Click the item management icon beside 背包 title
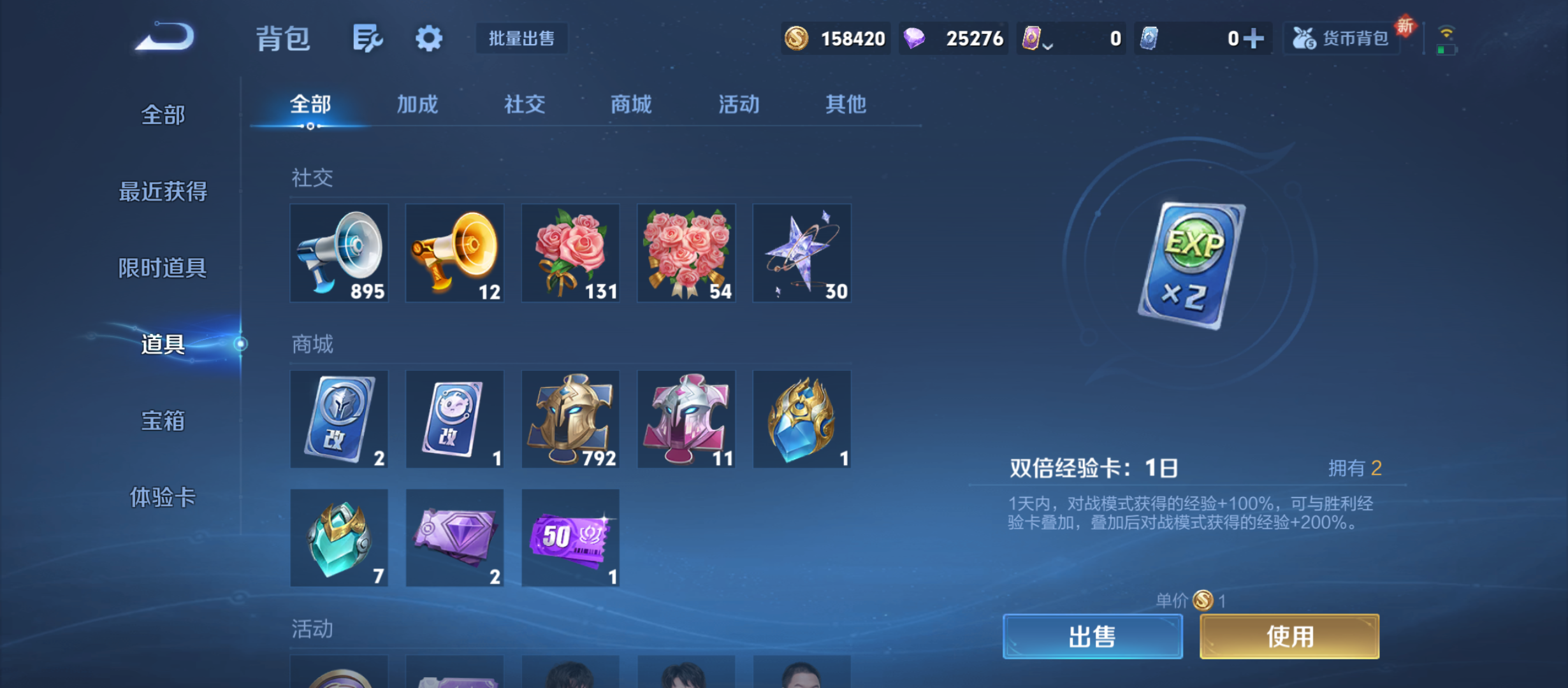This screenshot has width=1568, height=688. [x=367, y=38]
